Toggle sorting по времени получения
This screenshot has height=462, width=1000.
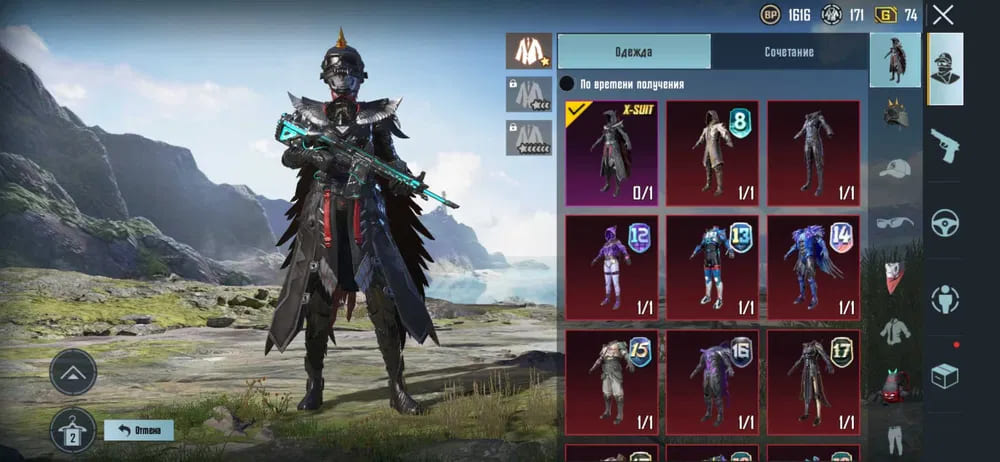click(x=566, y=85)
